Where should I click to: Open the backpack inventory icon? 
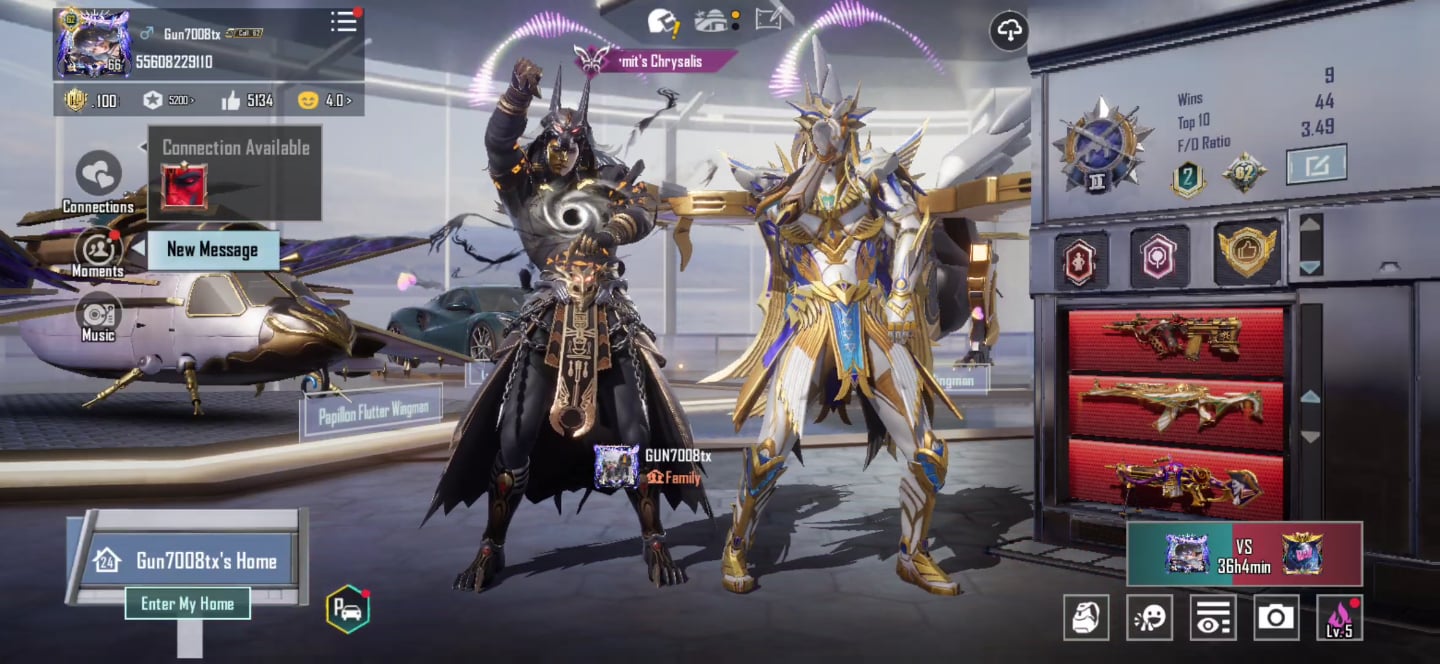click(1086, 617)
